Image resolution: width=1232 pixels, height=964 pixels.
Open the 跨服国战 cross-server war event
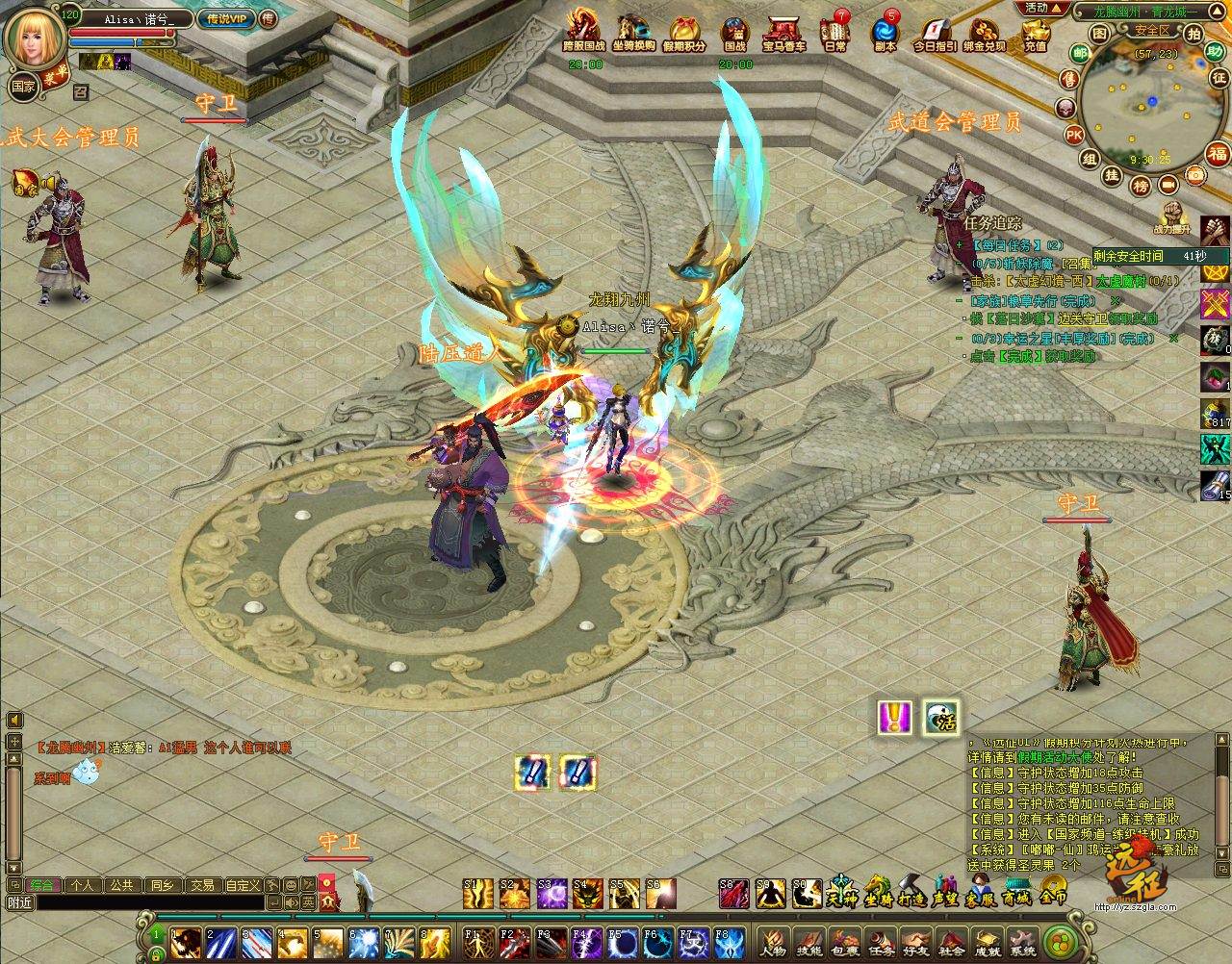tap(584, 33)
